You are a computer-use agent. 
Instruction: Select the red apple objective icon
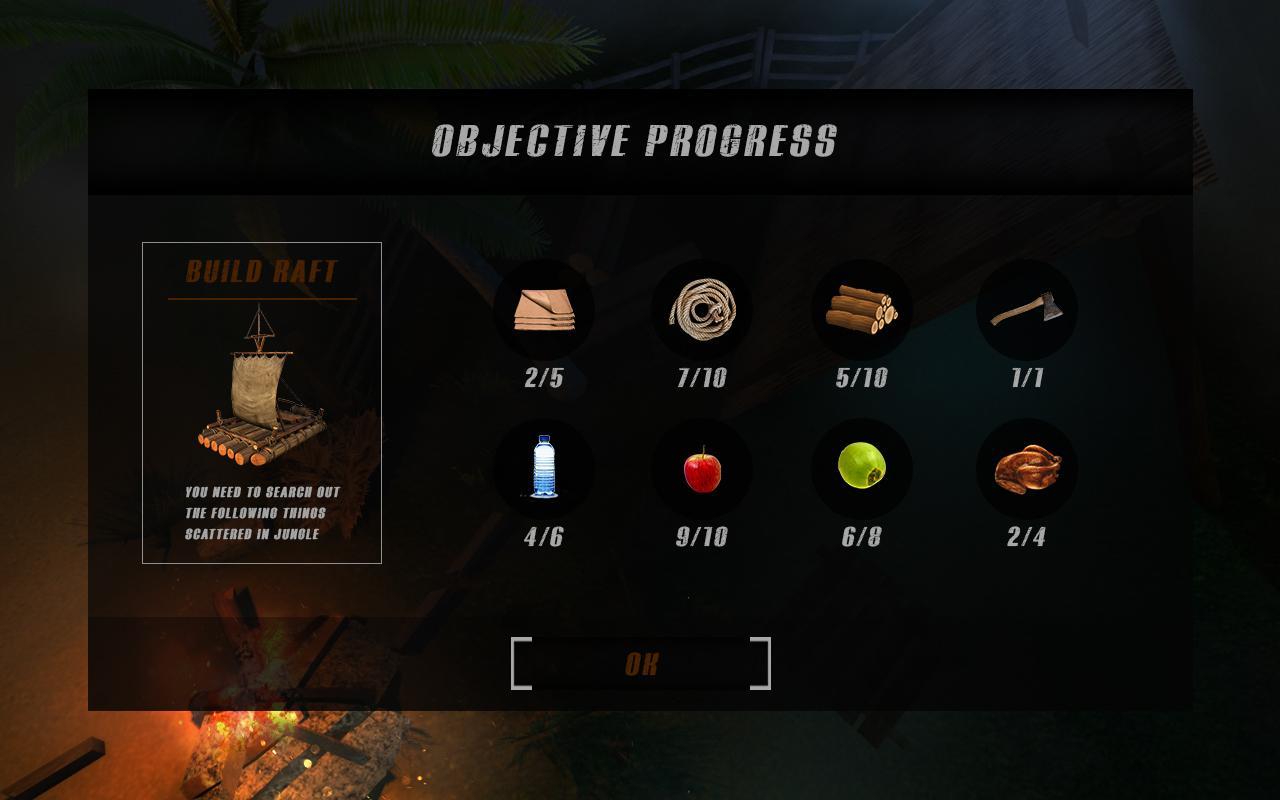702,468
